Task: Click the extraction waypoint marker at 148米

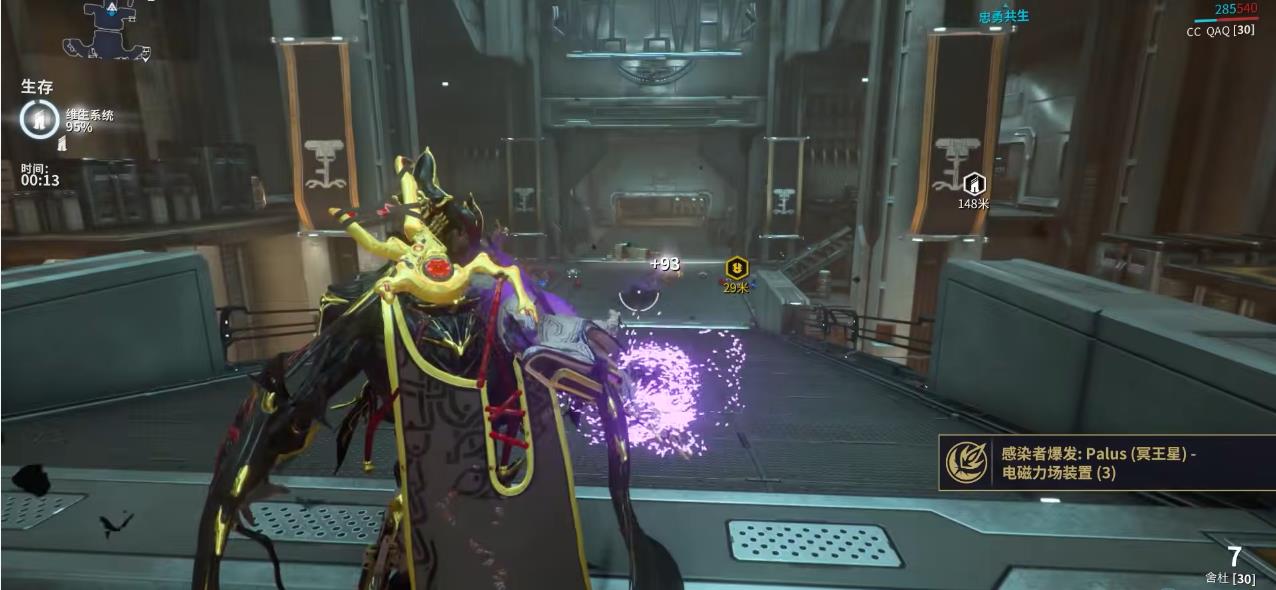Action: coord(973,184)
